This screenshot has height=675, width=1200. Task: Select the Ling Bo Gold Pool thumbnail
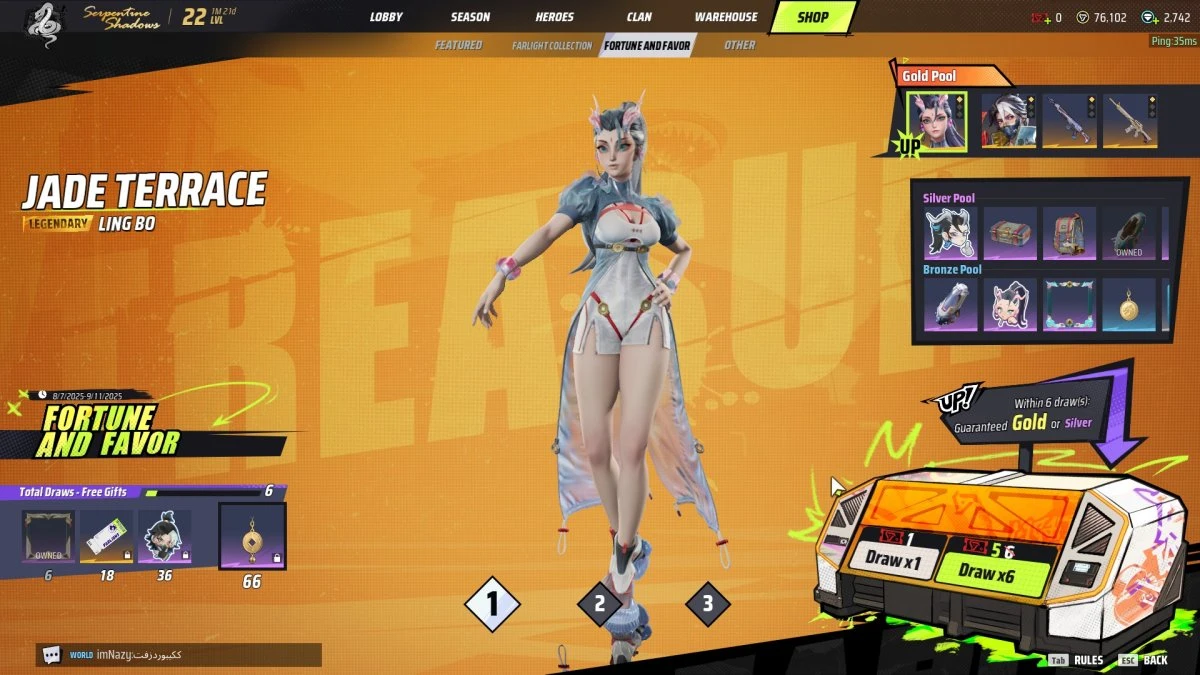click(x=936, y=121)
